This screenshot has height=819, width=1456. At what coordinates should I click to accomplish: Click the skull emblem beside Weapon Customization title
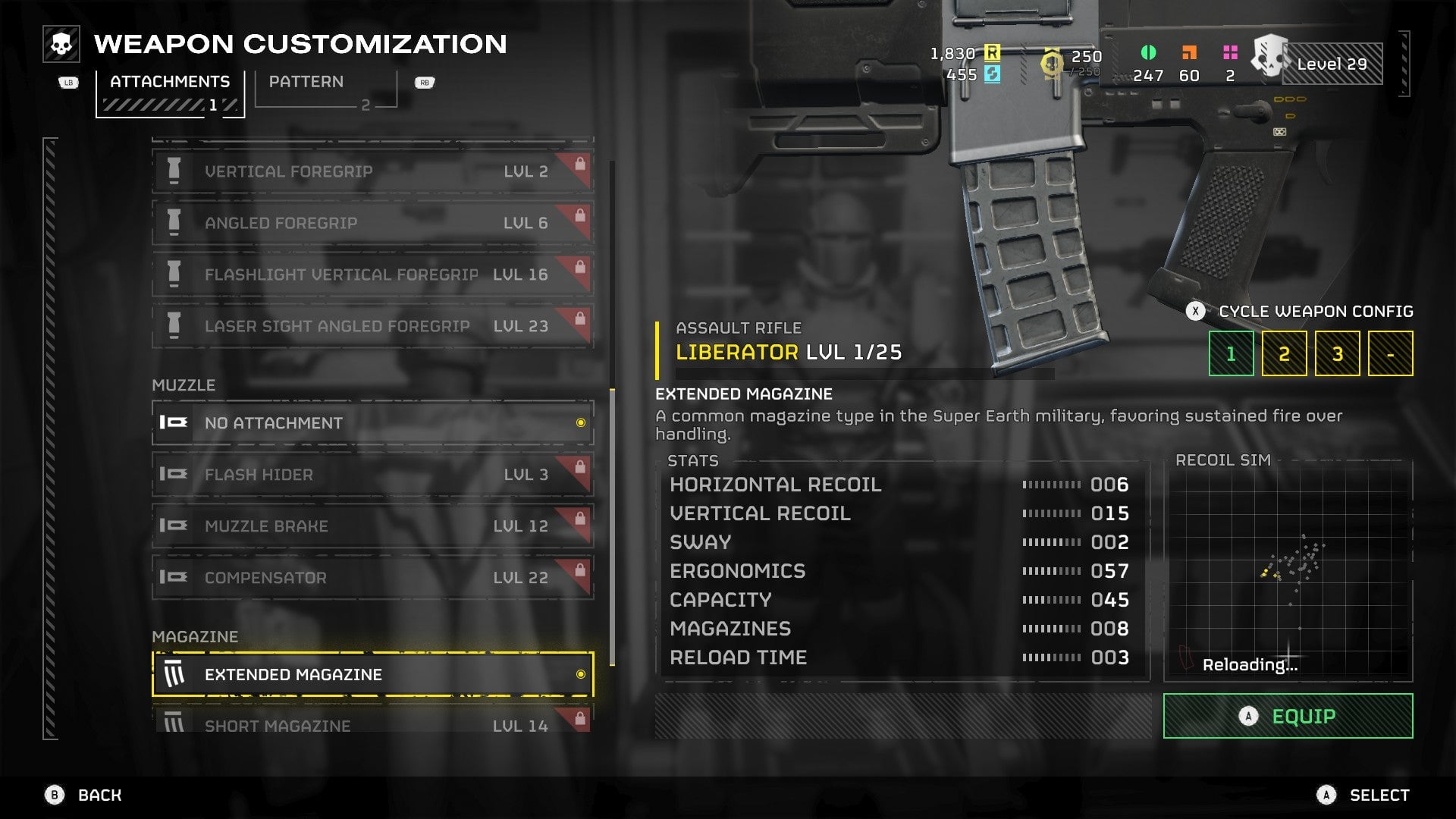61,43
